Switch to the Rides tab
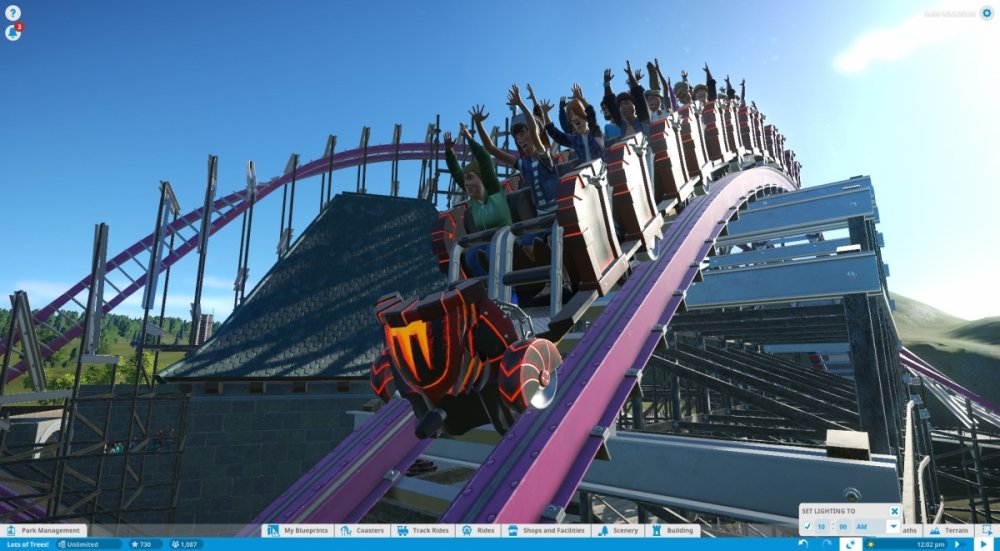This screenshot has height=551, width=1000. click(x=481, y=531)
